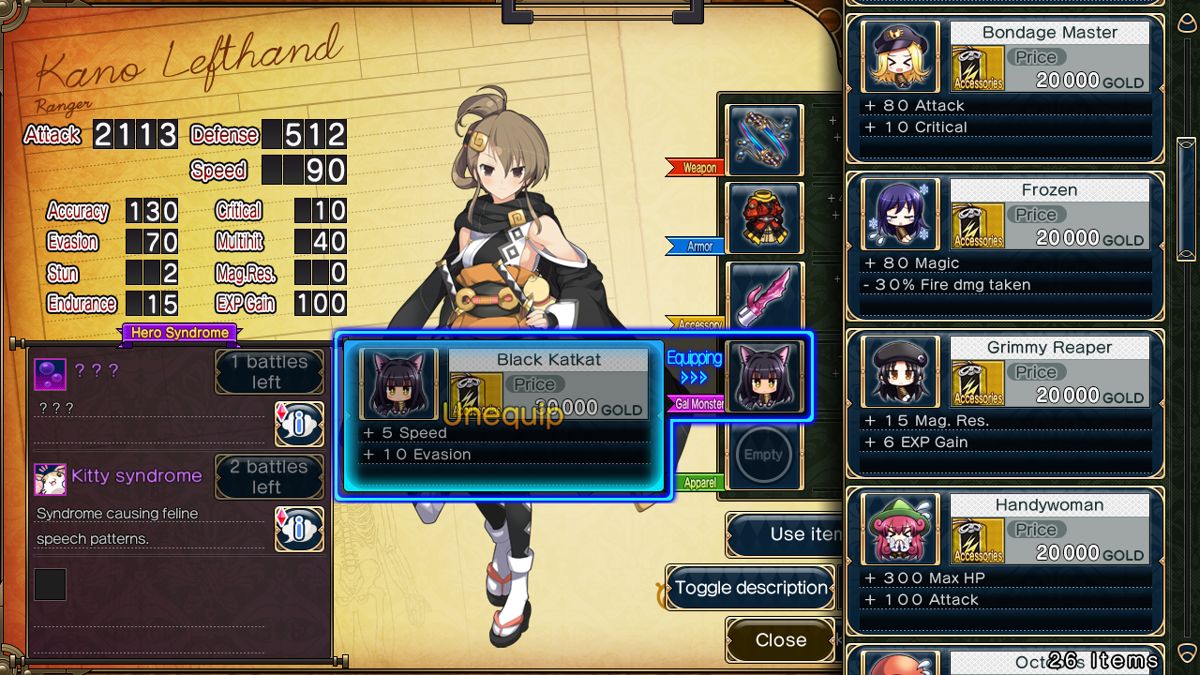The height and width of the screenshot is (675, 1200).
Task: Select the pink feather accessory slot
Action: coord(764,296)
